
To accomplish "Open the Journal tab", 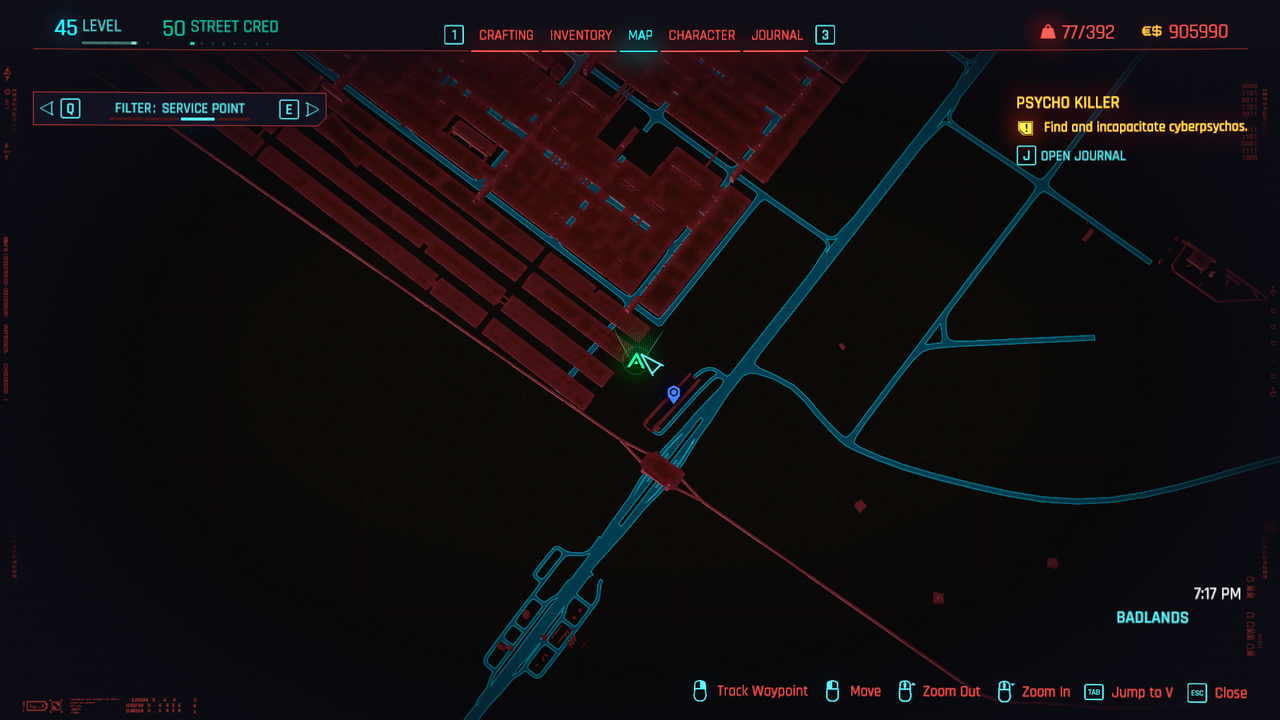I will pos(777,35).
